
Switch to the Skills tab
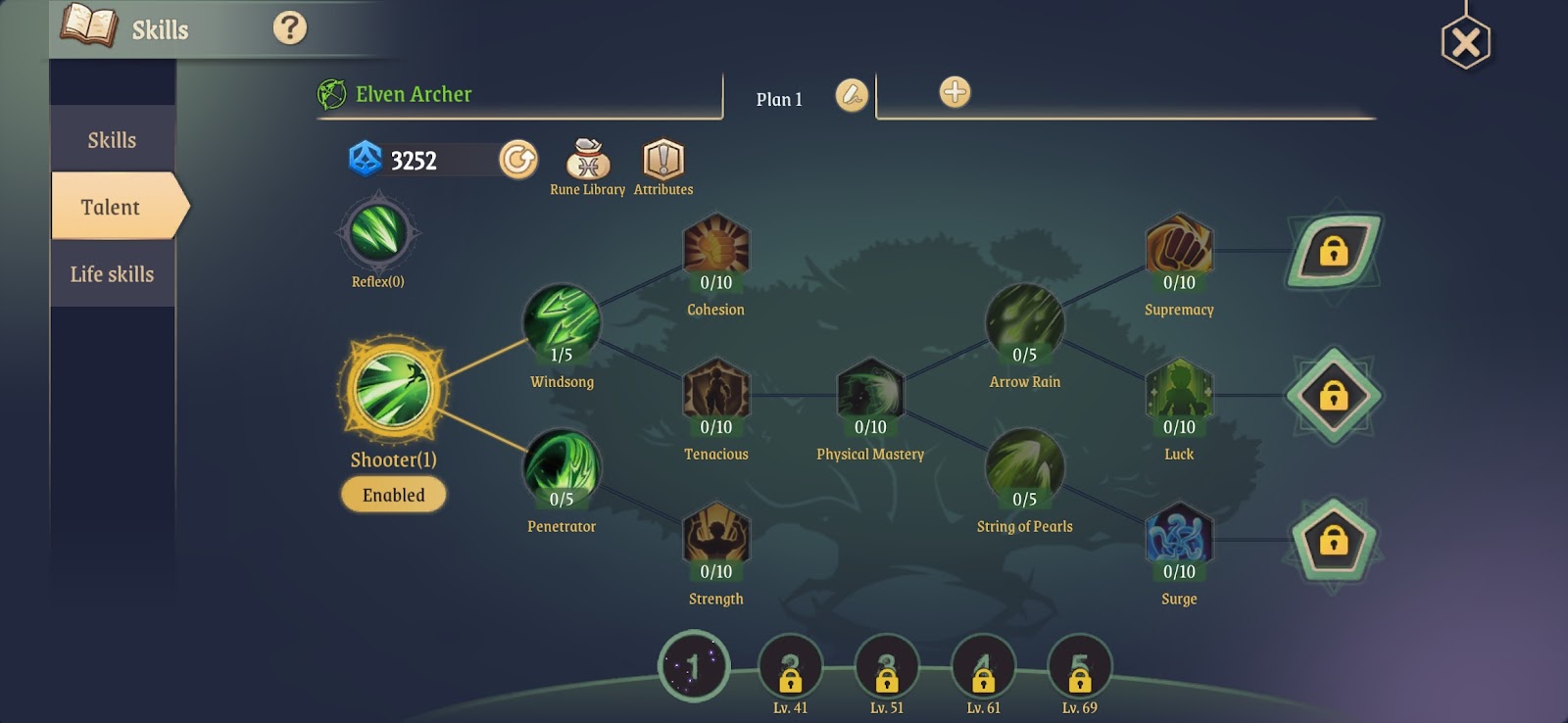[x=112, y=140]
